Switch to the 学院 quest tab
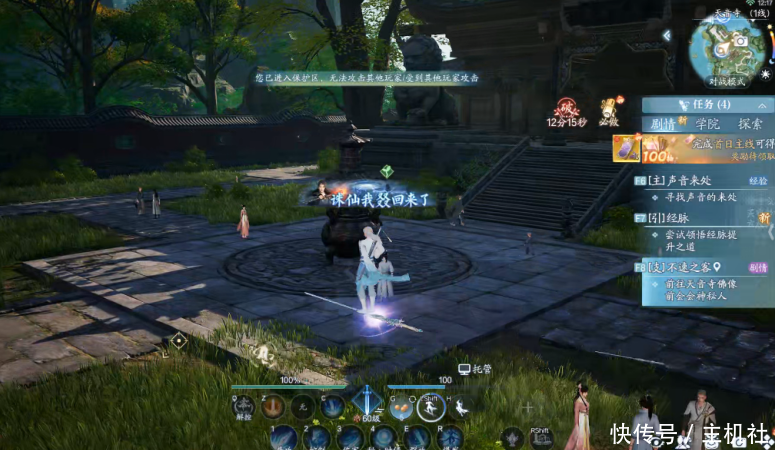Image resolution: width=775 pixels, height=450 pixels. tap(707, 124)
